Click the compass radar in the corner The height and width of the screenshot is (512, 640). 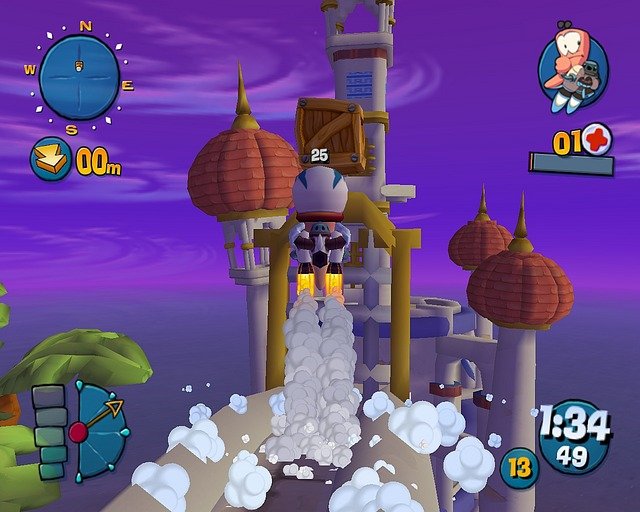click(x=79, y=77)
